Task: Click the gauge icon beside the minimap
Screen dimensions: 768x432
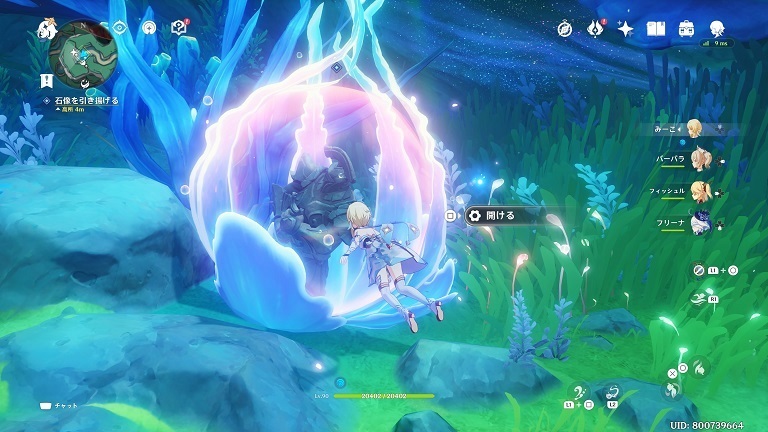Action: tap(149, 28)
